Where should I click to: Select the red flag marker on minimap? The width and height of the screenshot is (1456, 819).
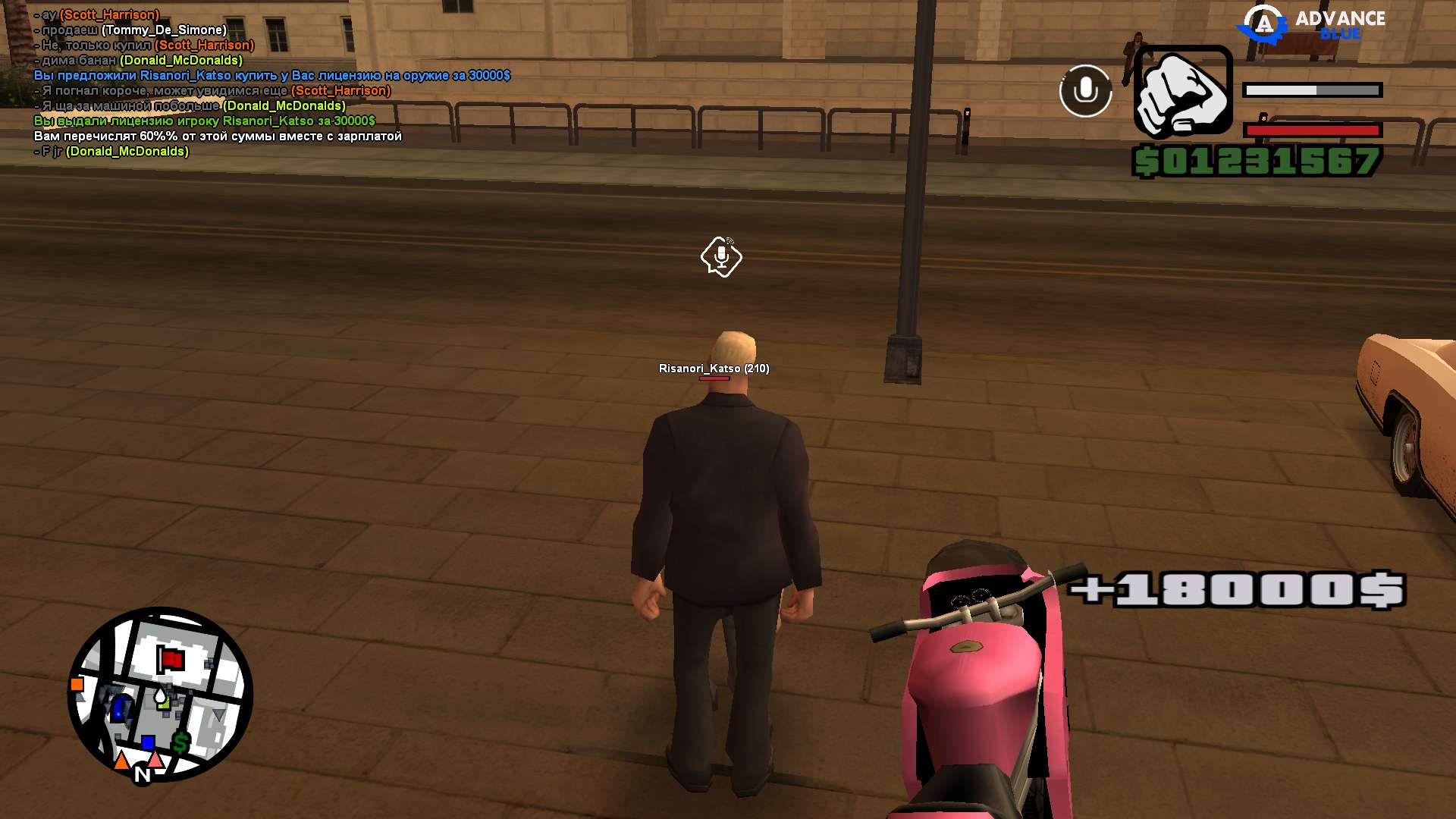(x=171, y=659)
